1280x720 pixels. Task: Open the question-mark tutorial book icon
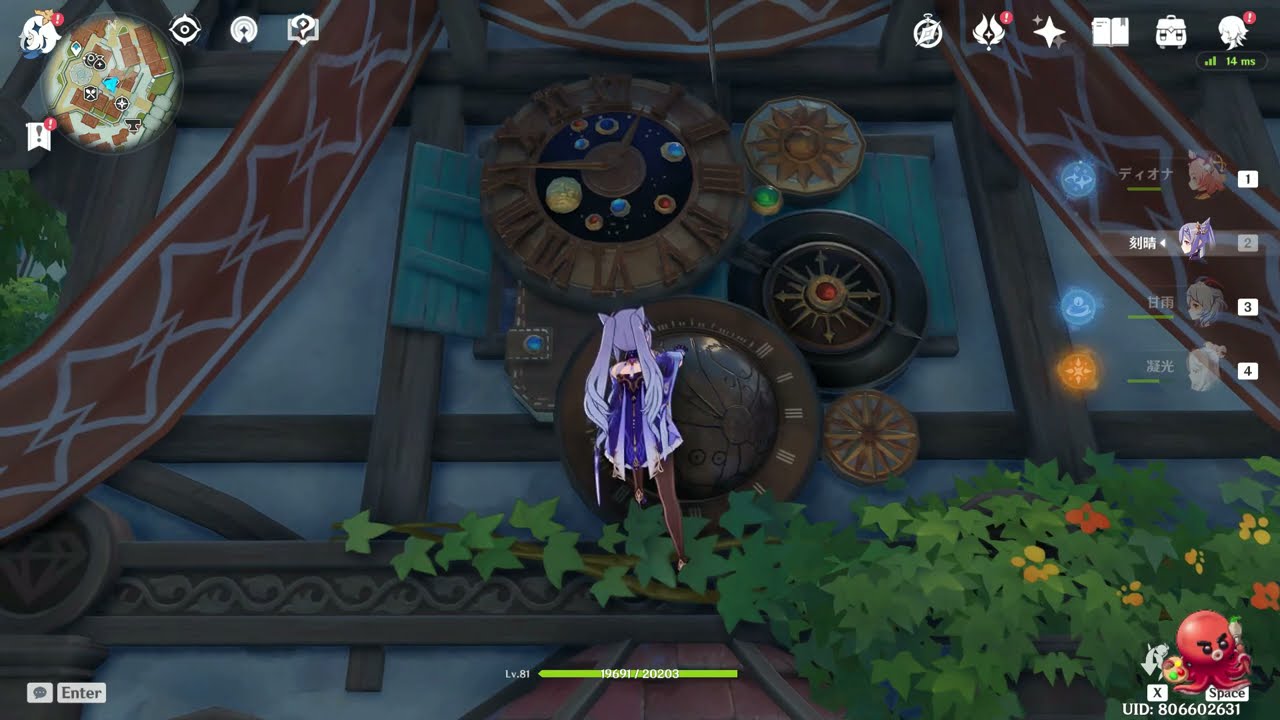point(302,30)
